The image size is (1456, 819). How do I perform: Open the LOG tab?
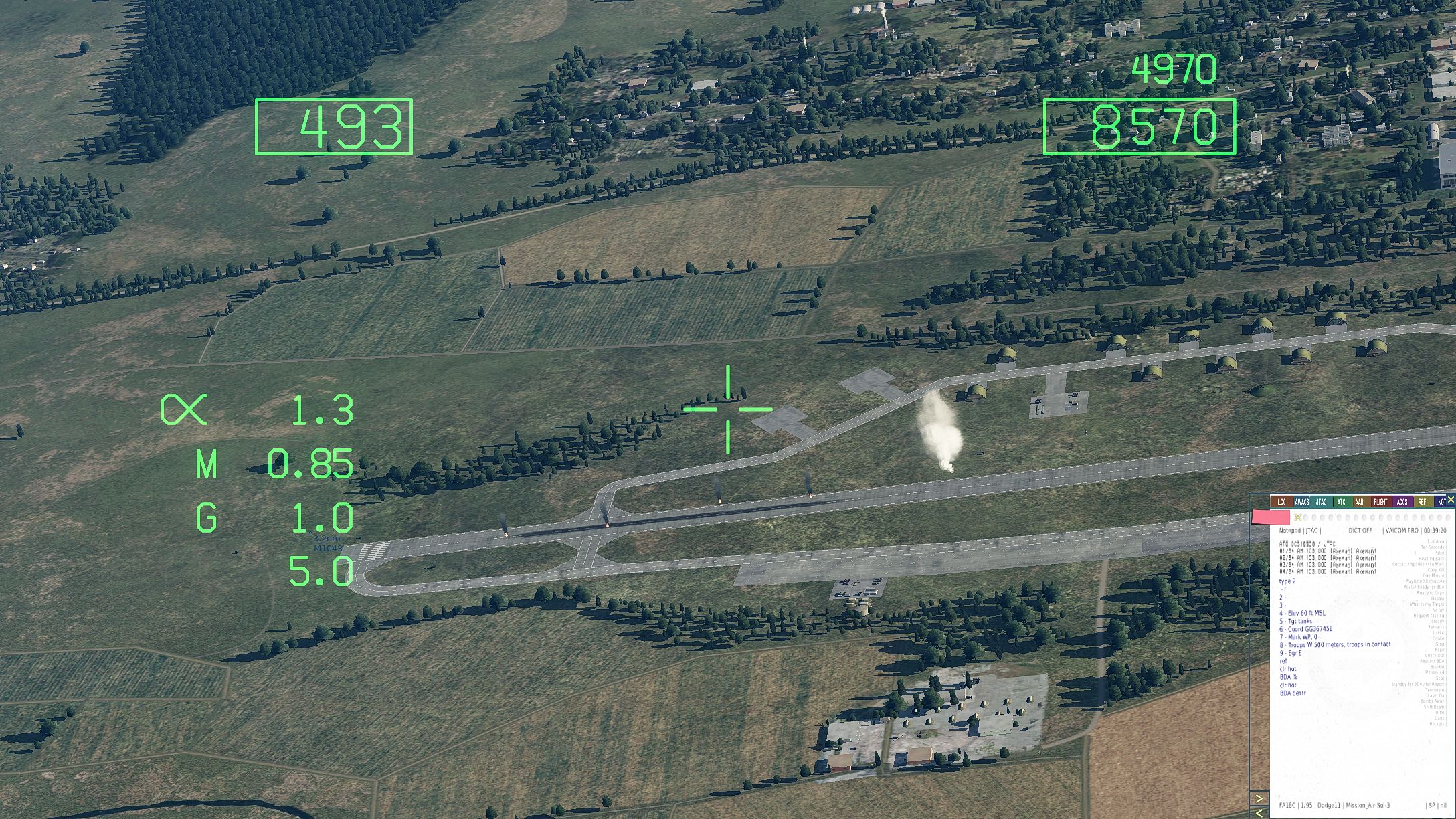pos(1282,502)
